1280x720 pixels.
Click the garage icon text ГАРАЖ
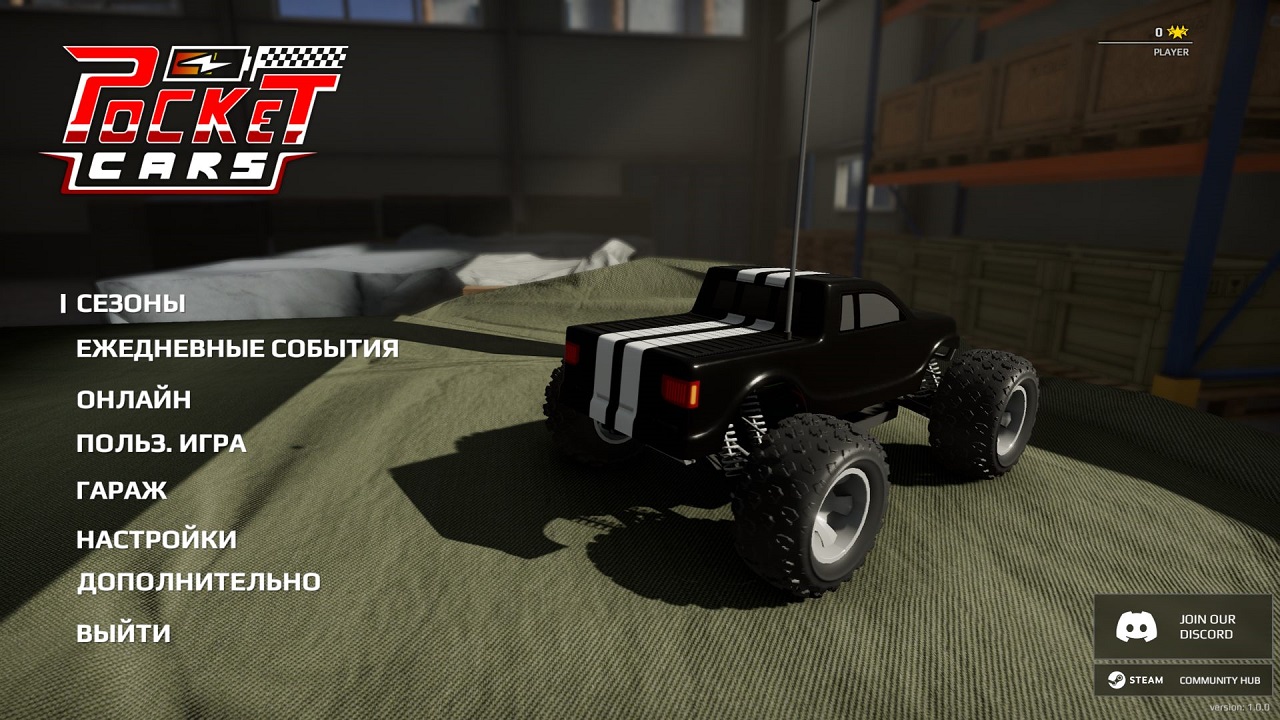point(120,490)
